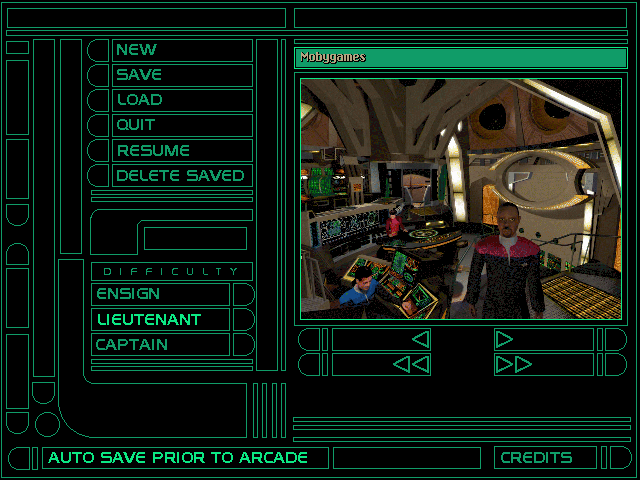Select QUIT from the menu
640x480 pixels.
pos(181,125)
